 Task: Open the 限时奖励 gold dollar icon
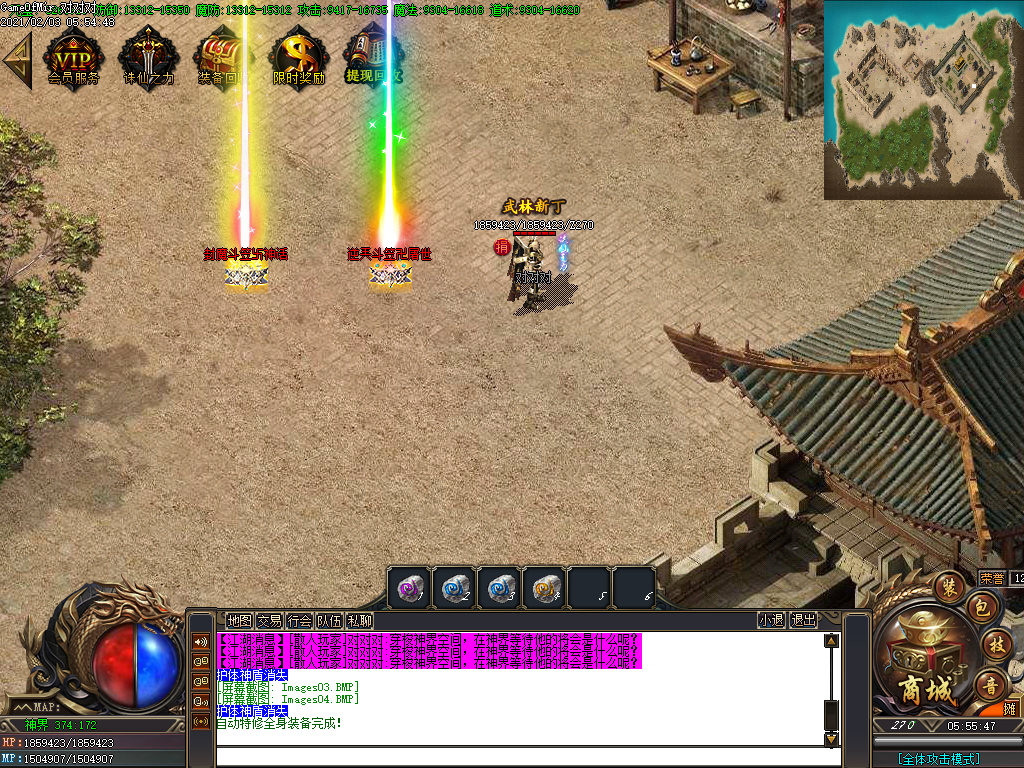[298, 57]
